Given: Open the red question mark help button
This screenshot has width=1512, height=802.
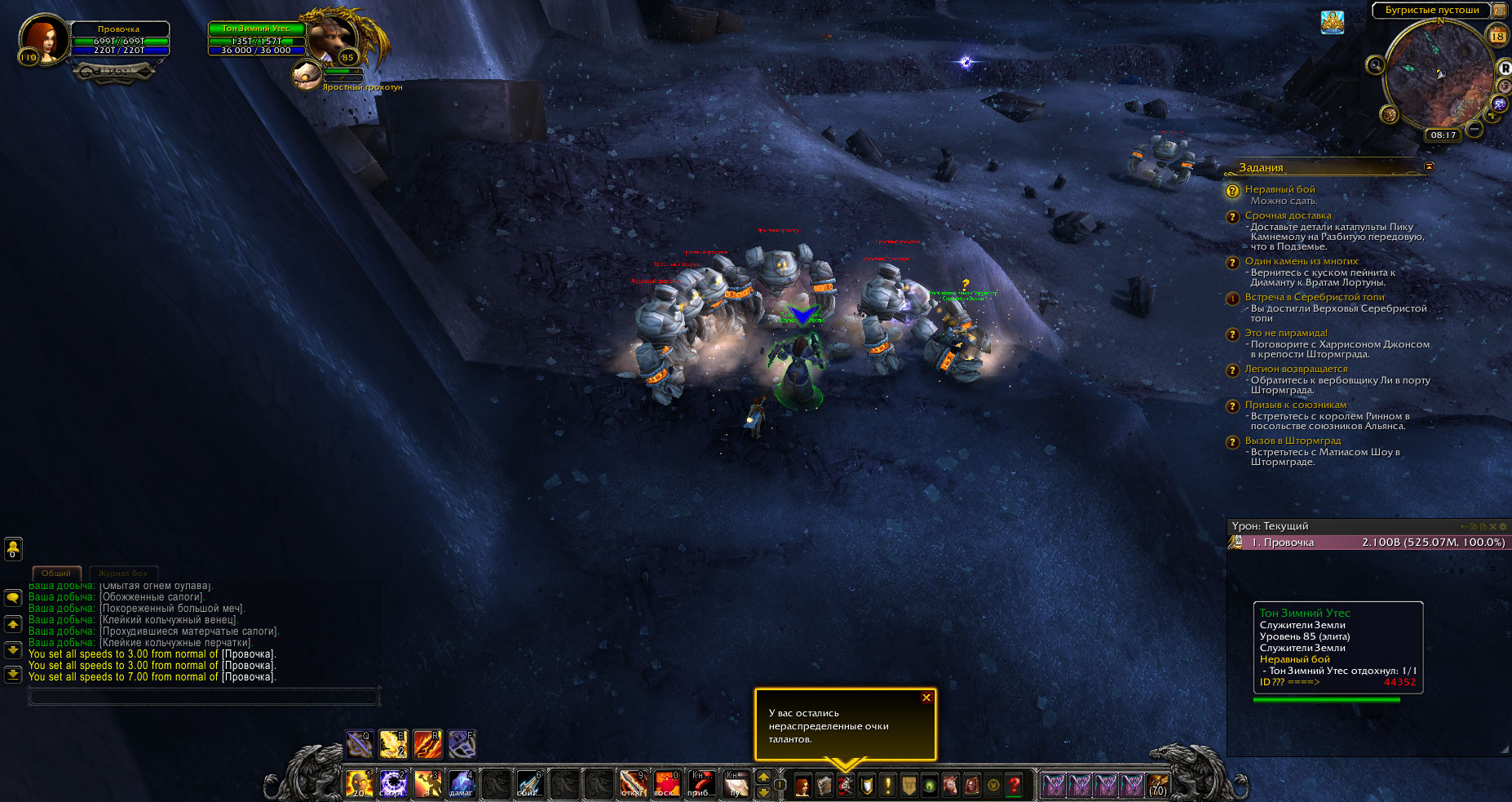Looking at the screenshot, I should click(1014, 786).
